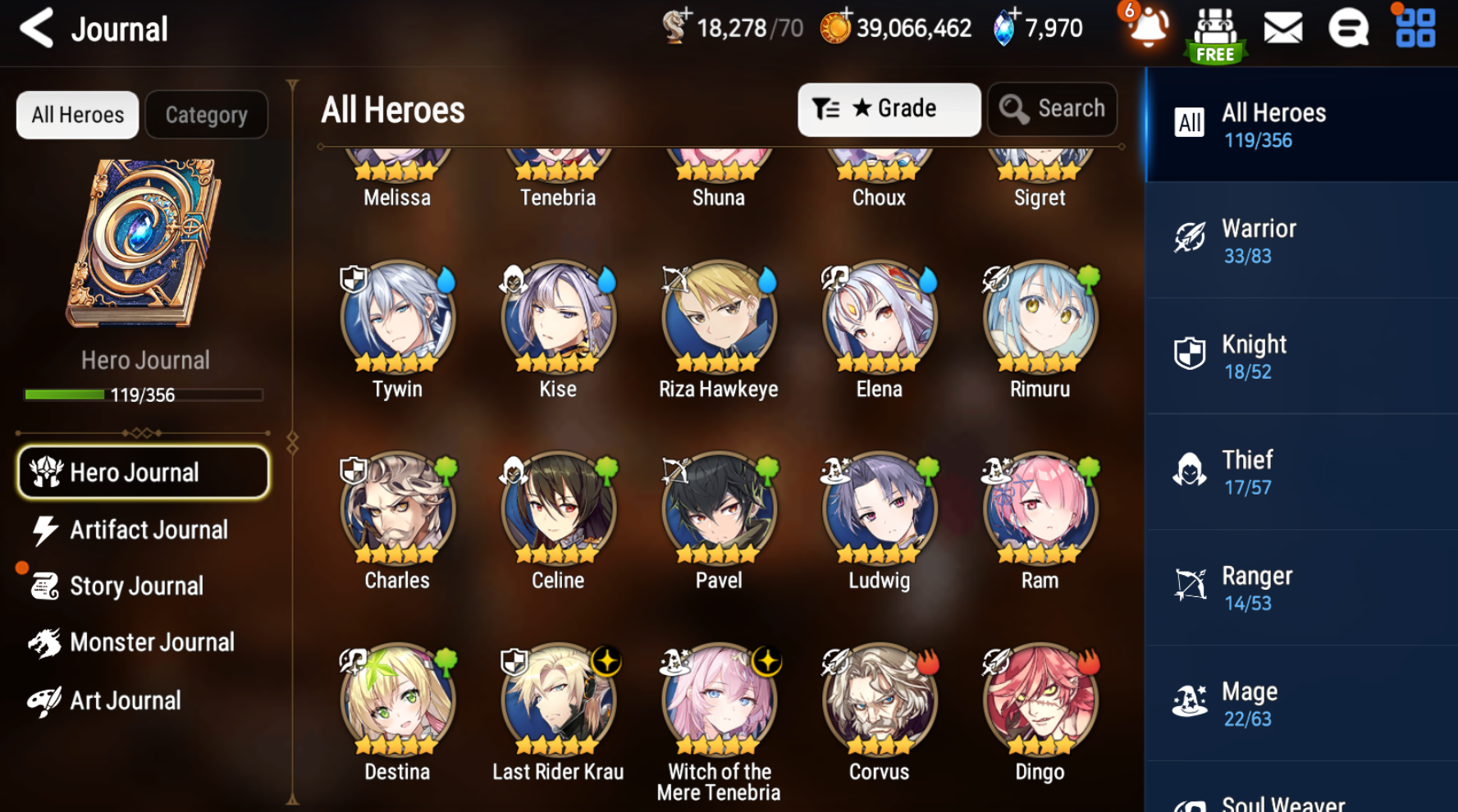
Task: Show only Ranger heroes
Action: click(1300, 588)
